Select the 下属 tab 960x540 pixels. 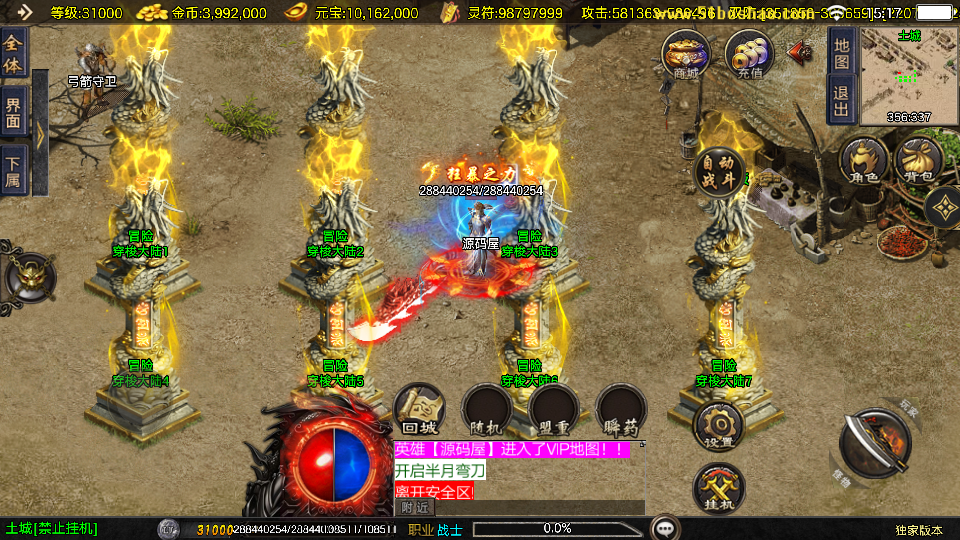13,170
